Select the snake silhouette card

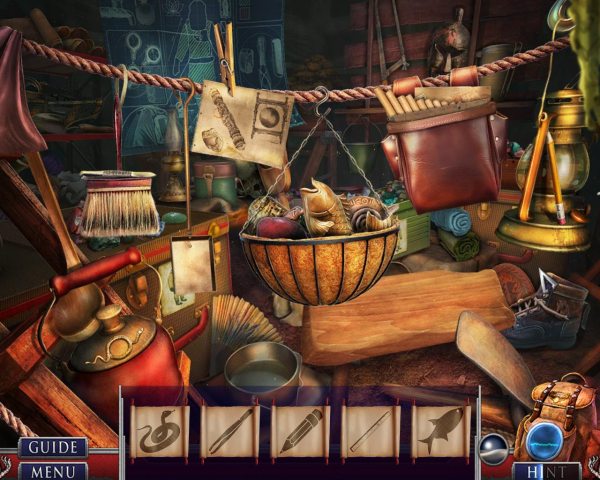point(160,431)
